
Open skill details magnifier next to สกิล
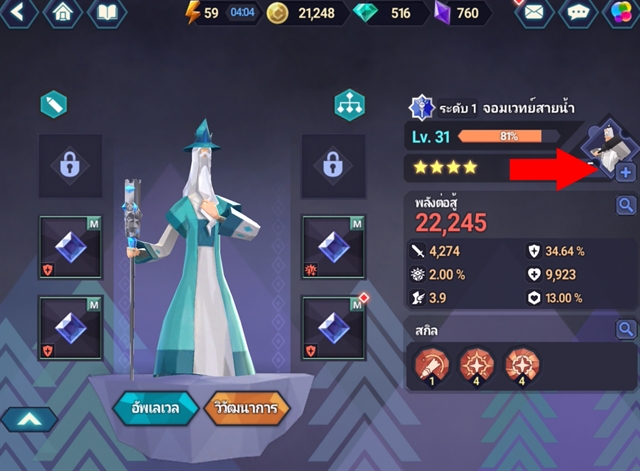[x=625, y=329]
